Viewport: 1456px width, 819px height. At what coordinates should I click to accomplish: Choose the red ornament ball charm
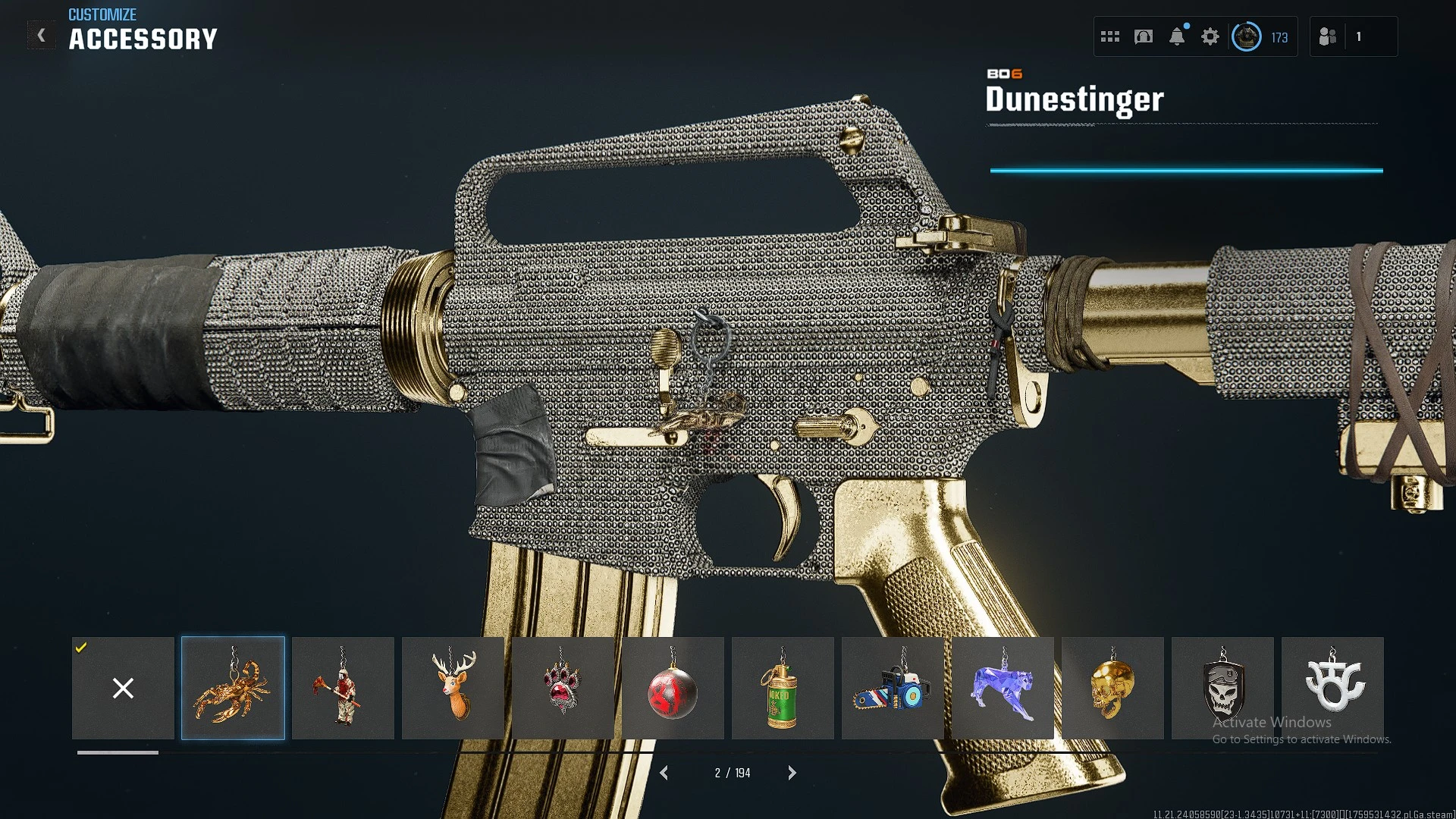tap(673, 688)
